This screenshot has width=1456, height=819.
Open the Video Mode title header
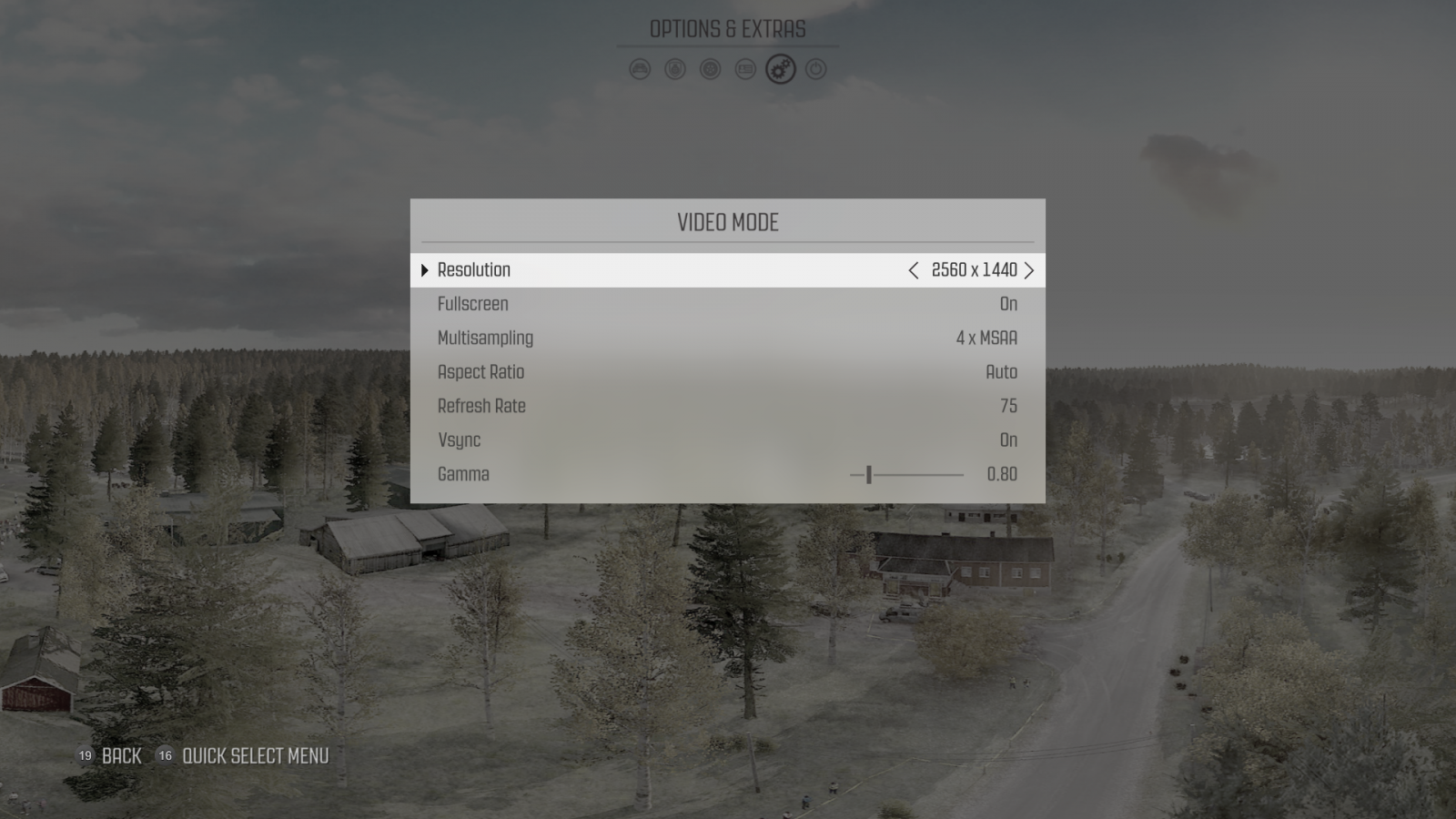728,221
